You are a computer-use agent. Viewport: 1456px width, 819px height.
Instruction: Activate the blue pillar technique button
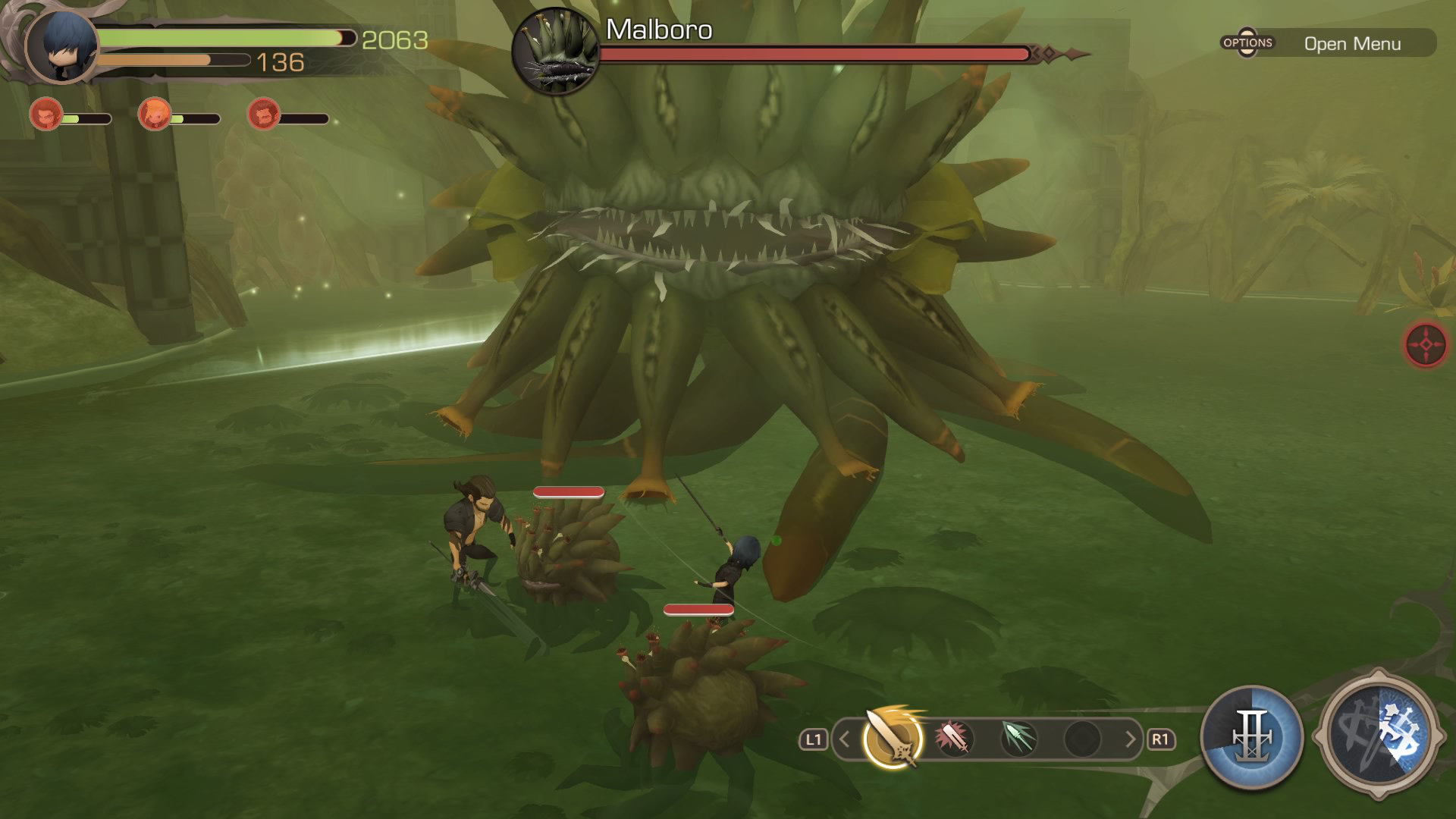point(1252,737)
